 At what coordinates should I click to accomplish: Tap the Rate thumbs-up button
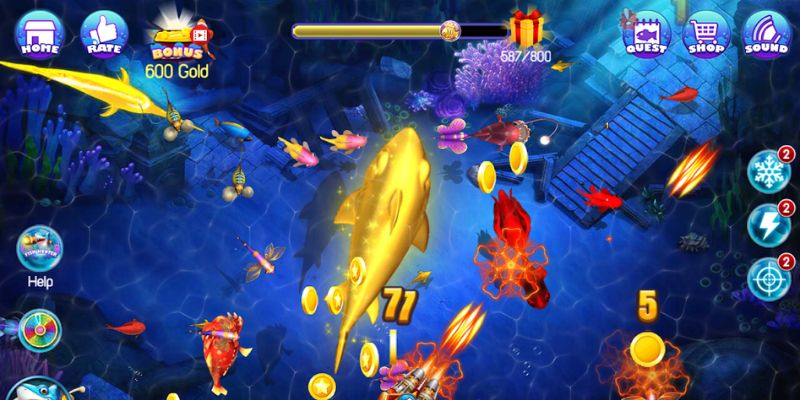pos(100,33)
